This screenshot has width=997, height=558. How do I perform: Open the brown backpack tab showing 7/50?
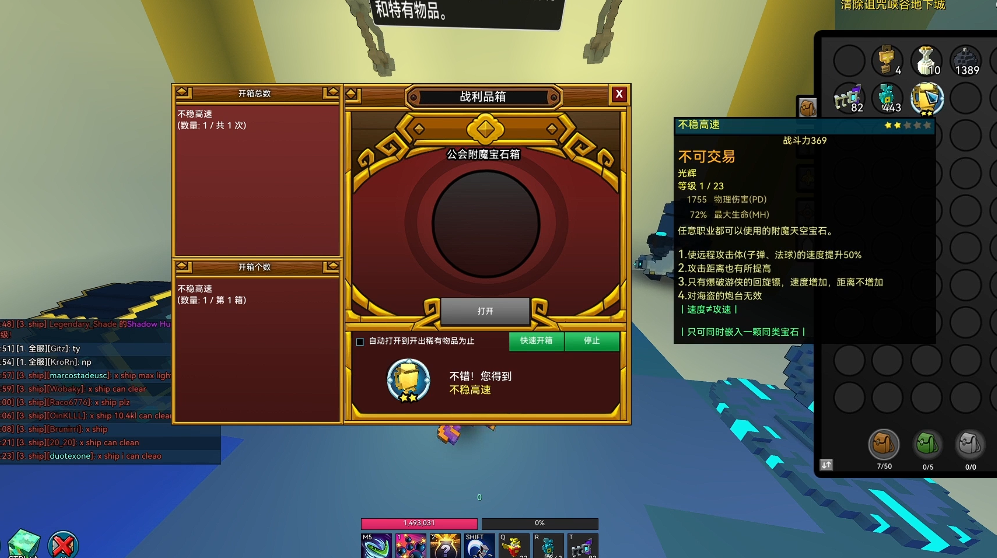(x=884, y=445)
